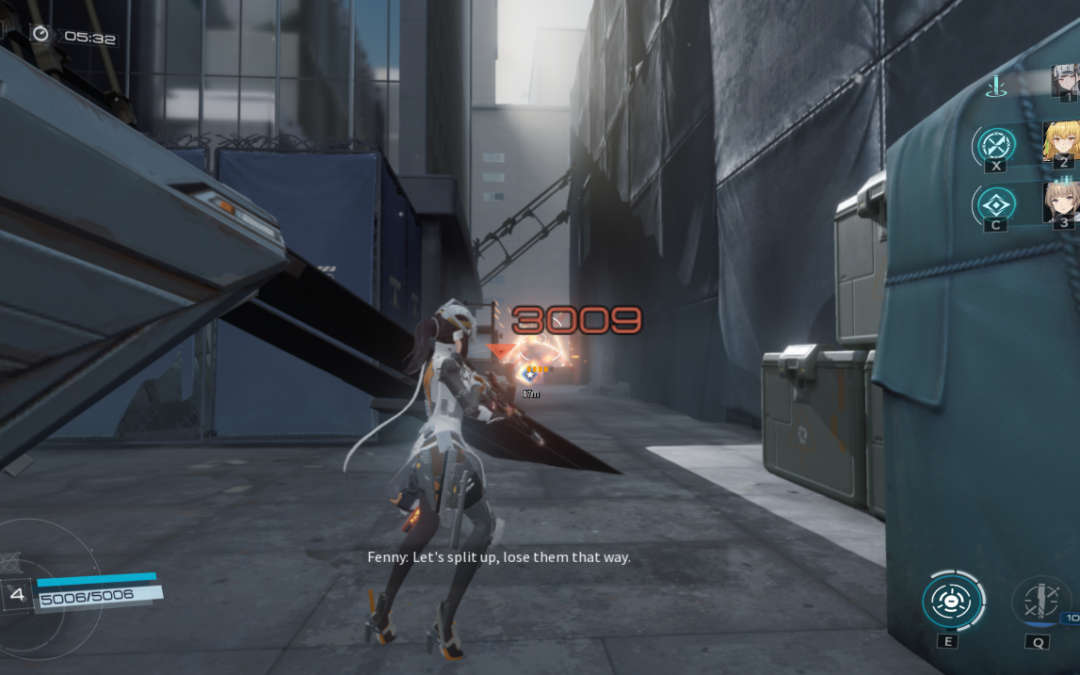Use the circular burst standard skill icon
The width and height of the screenshot is (1080, 675).
tap(951, 602)
